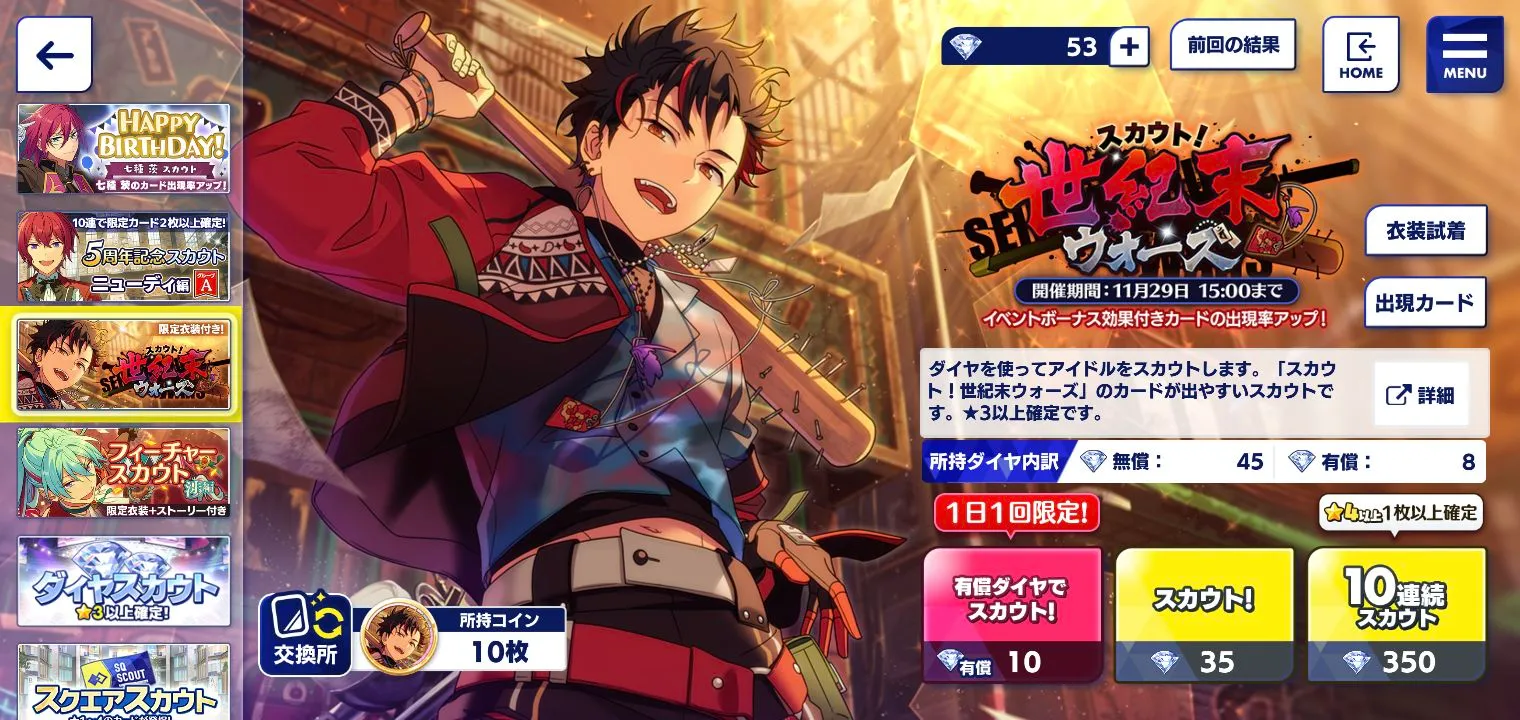Image resolution: width=1520 pixels, height=720 pixels.
Task: Open the MENU button
Action: (1464, 55)
